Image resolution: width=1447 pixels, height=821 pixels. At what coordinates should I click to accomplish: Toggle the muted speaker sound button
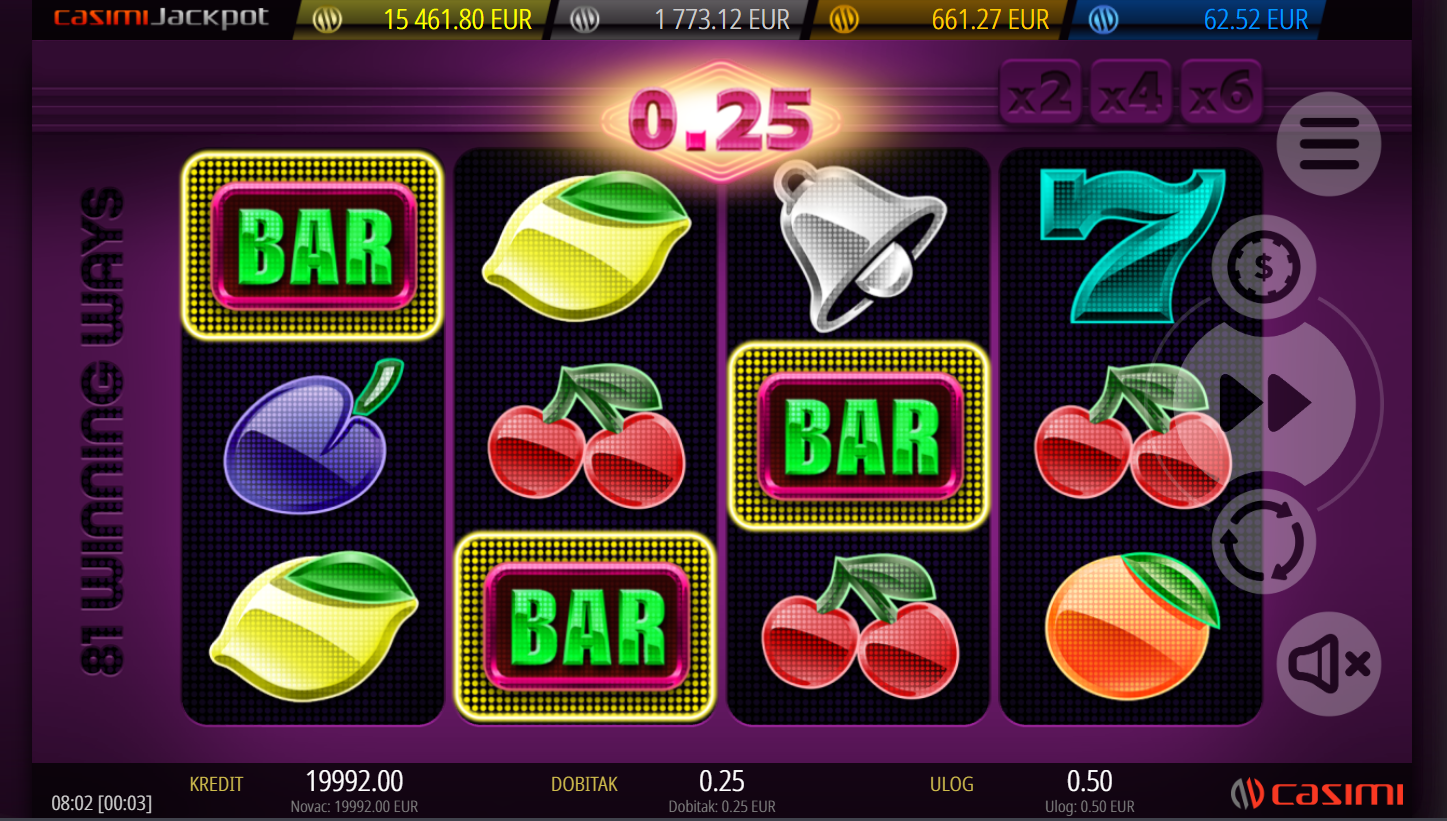tap(1328, 663)
